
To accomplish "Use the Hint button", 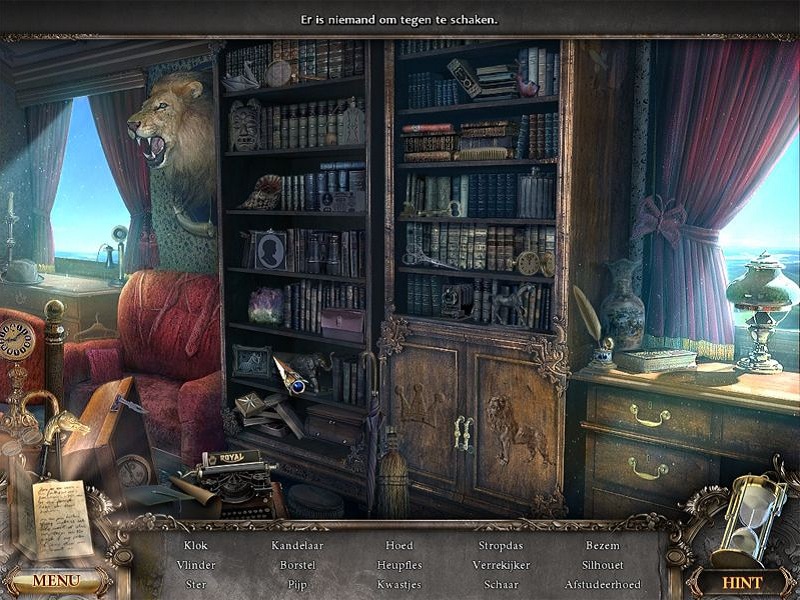I will [x=741, y=582].
